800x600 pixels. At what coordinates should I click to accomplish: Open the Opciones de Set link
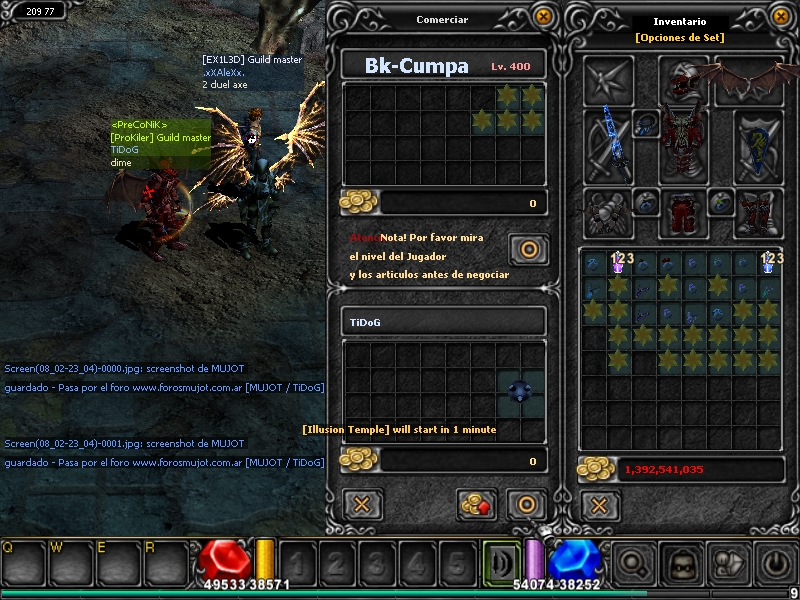click(679, 38)
